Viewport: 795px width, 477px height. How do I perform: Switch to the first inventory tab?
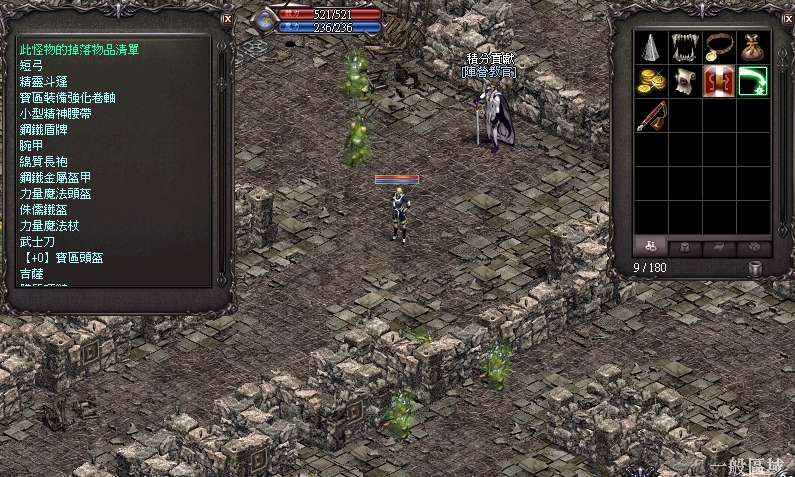(651, 246)
